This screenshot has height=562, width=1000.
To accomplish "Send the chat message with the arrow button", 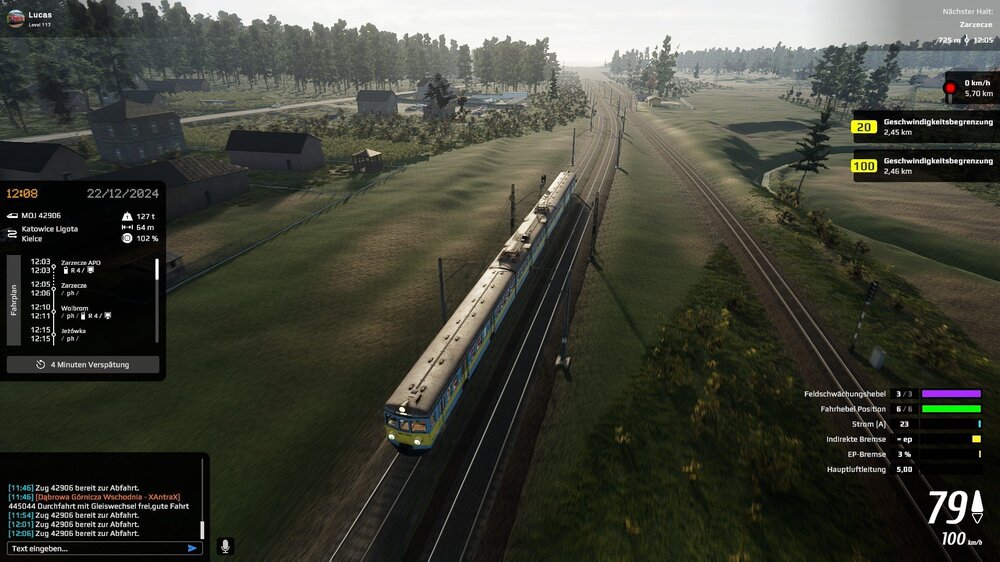I will coord(192,548).
